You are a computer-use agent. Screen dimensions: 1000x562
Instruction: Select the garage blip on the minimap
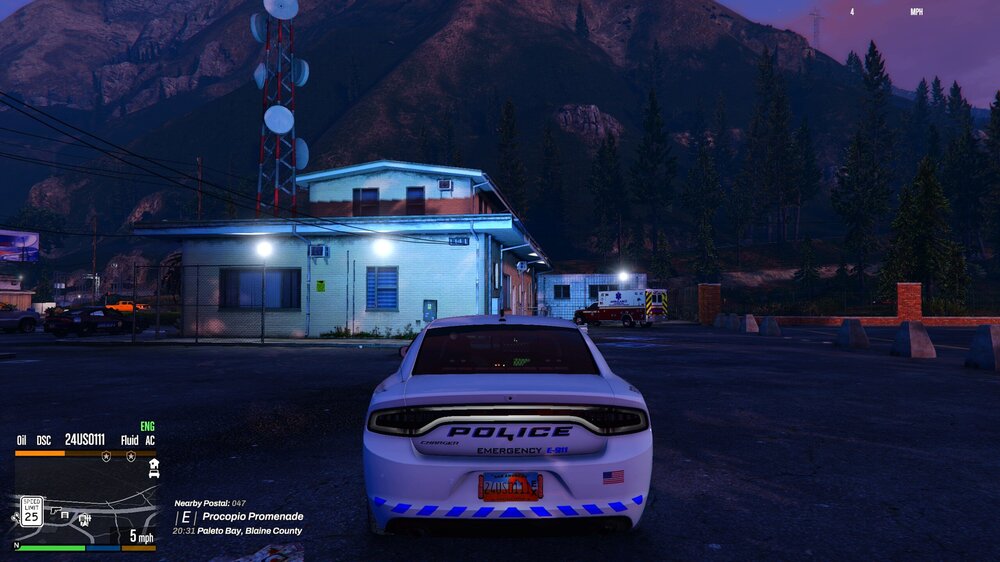point(153,467)
